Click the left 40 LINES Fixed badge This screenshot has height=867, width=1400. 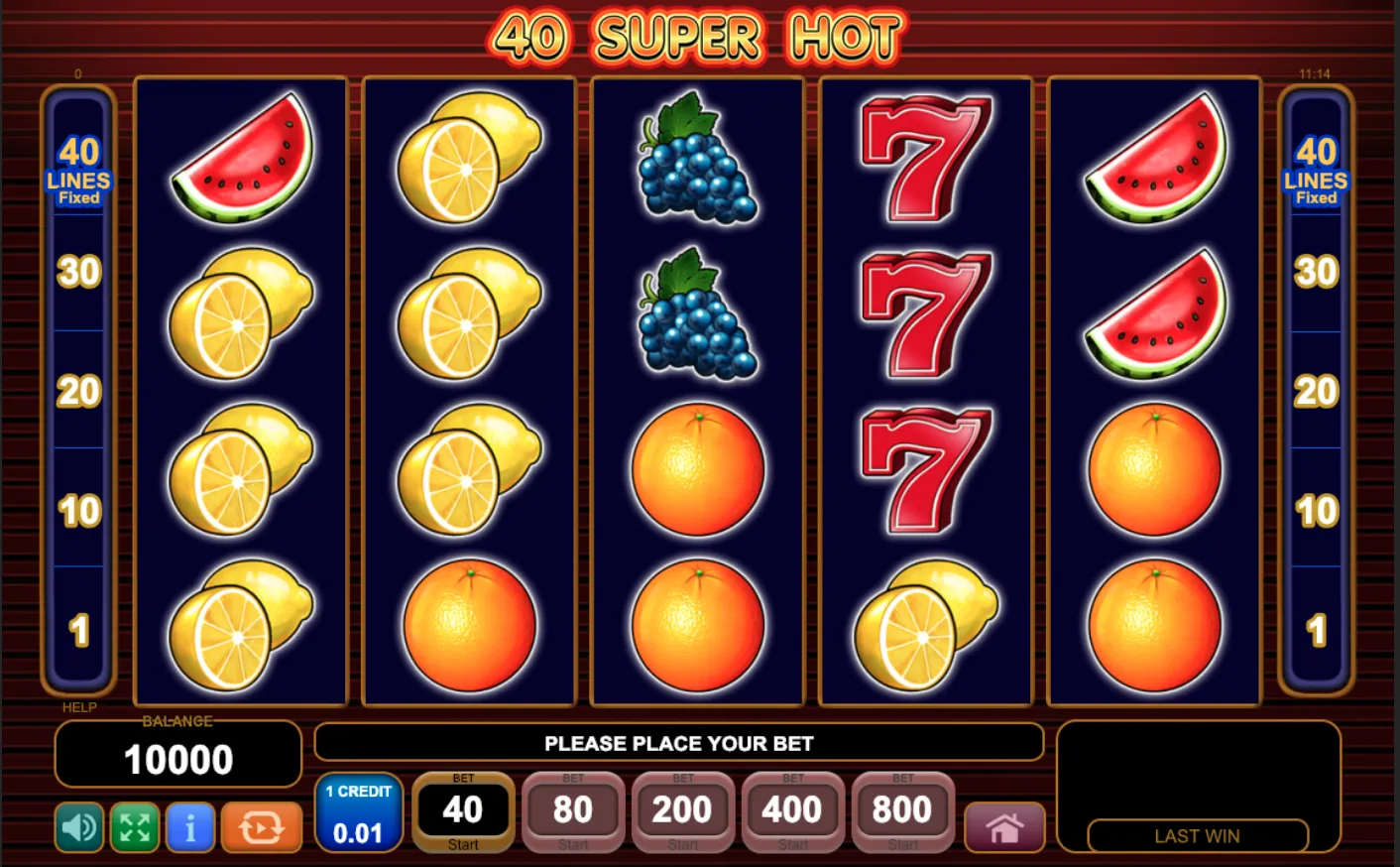click(79, 171)
